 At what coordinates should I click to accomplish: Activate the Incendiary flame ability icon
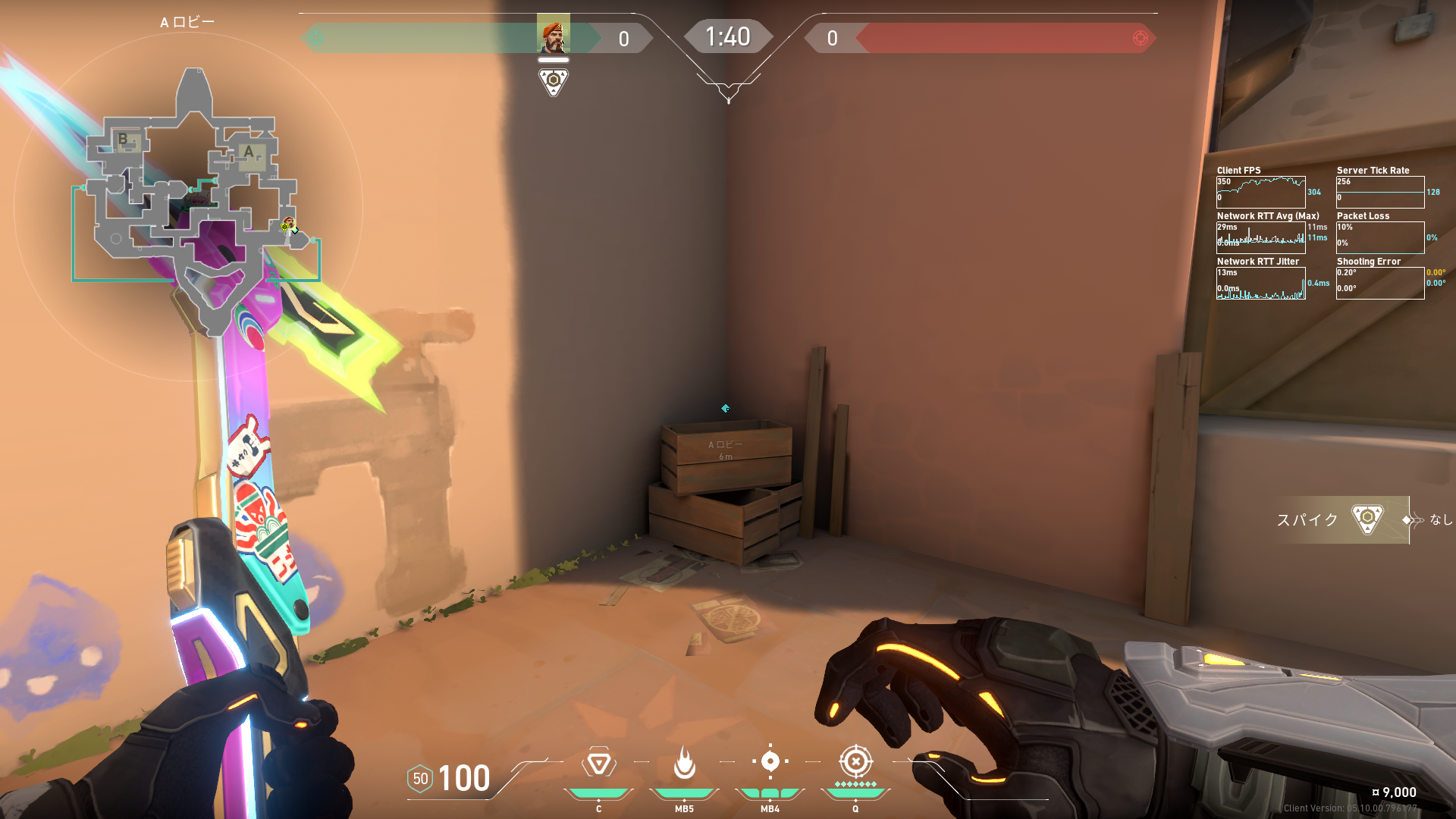tap(684, 763)
